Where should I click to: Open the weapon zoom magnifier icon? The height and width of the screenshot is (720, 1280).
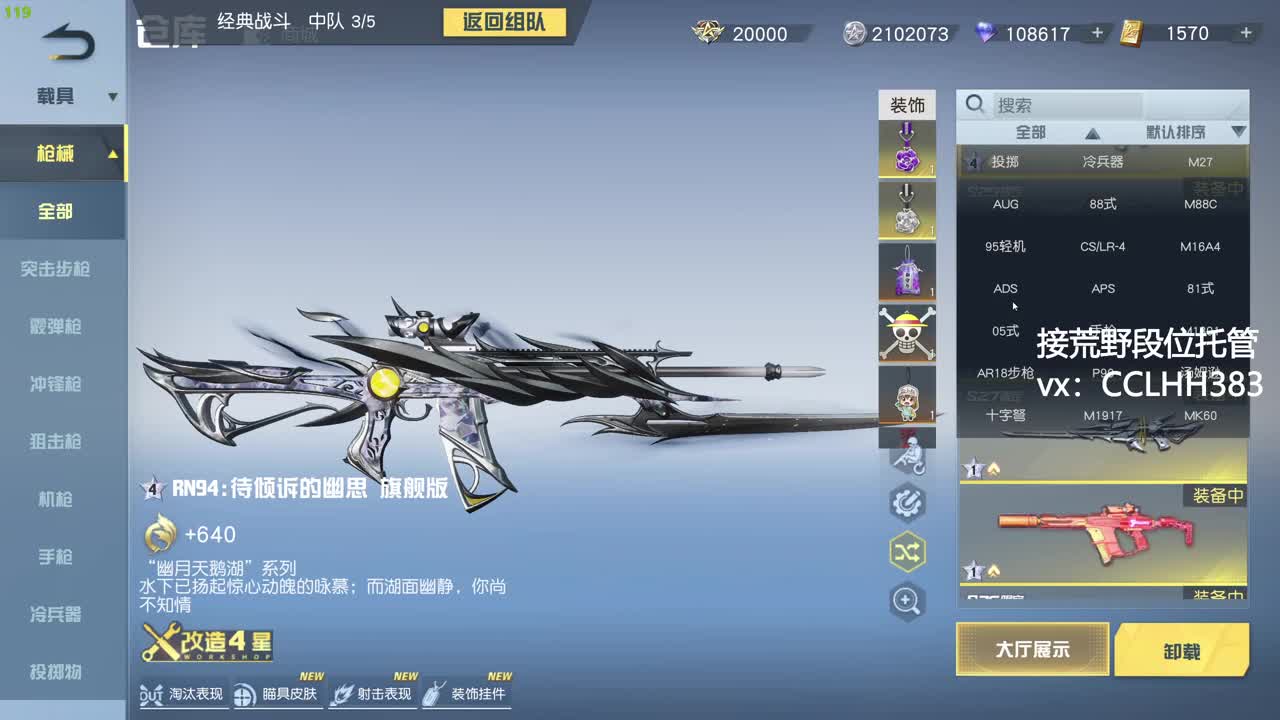(x=906, y=602)
